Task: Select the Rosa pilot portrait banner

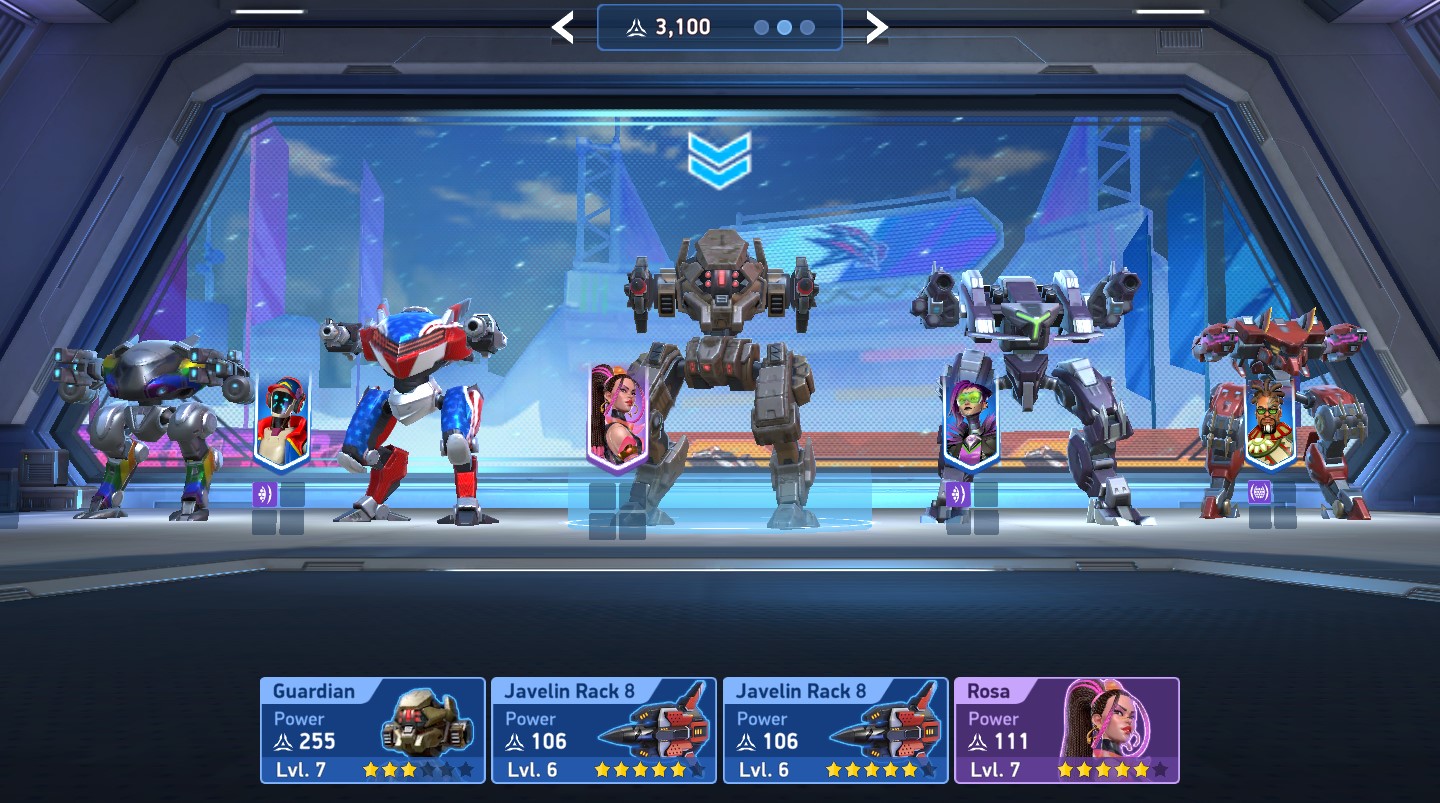Action: (617, 417)
